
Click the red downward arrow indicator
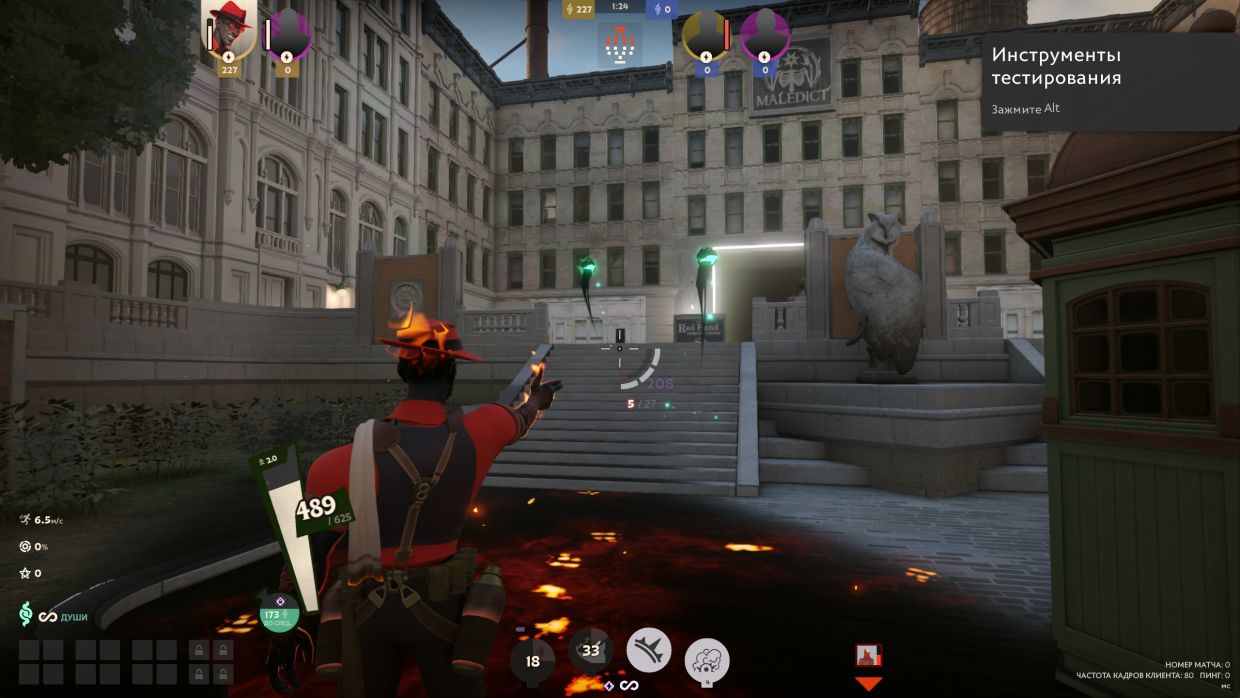click(x=868, y=684)
